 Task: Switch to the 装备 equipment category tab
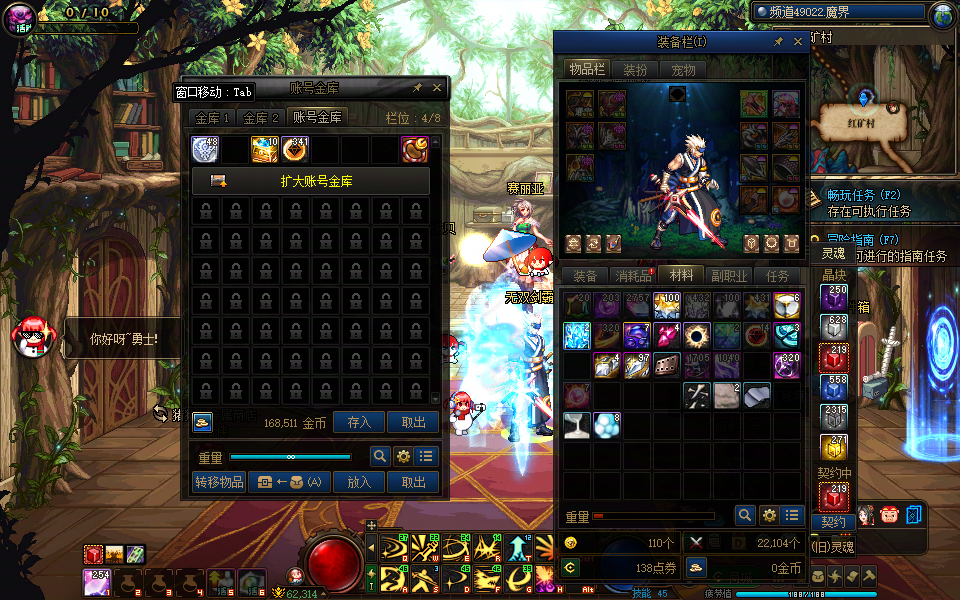coord(585,276)
